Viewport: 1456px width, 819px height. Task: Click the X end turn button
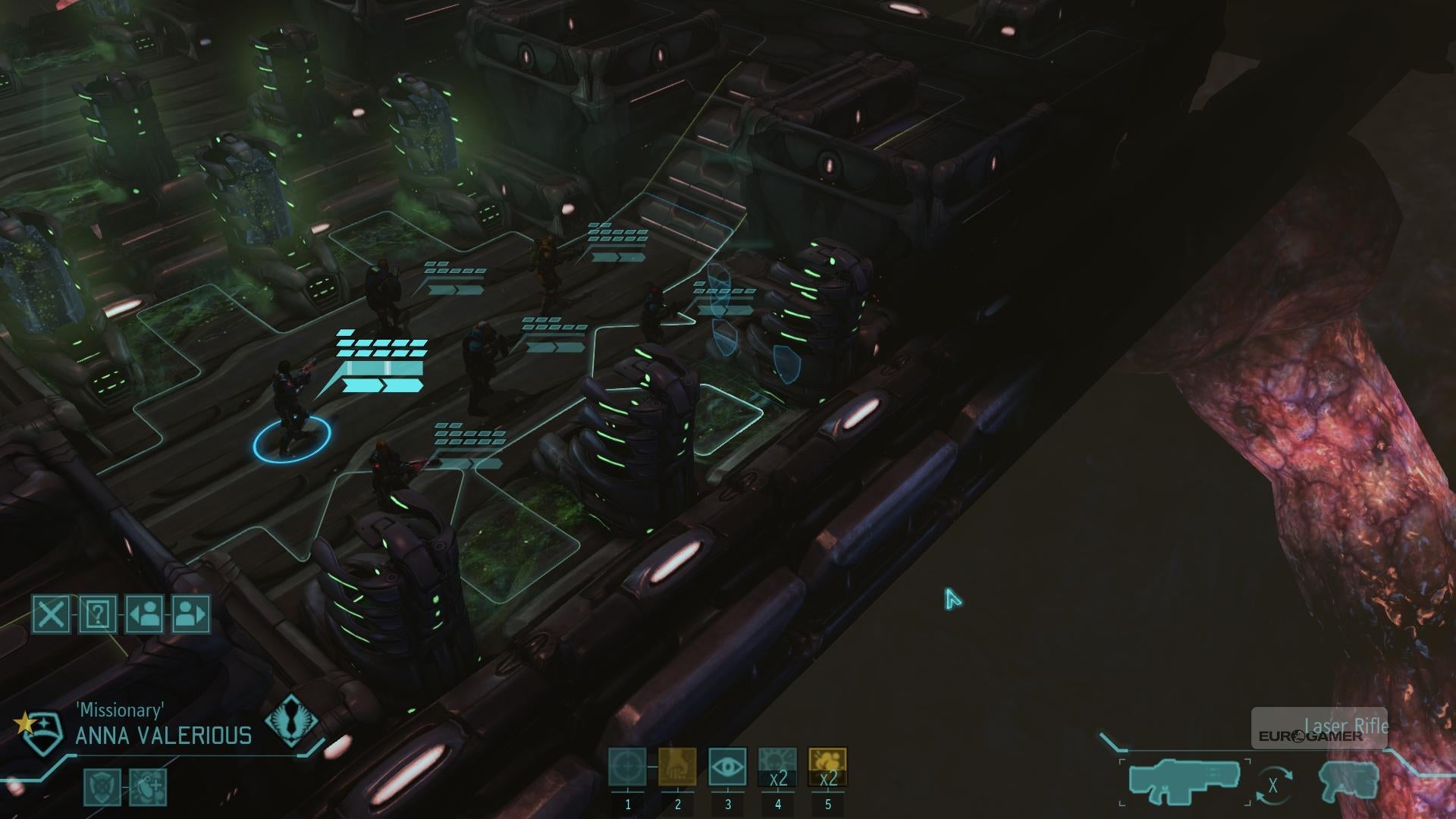tap(51, 613)
